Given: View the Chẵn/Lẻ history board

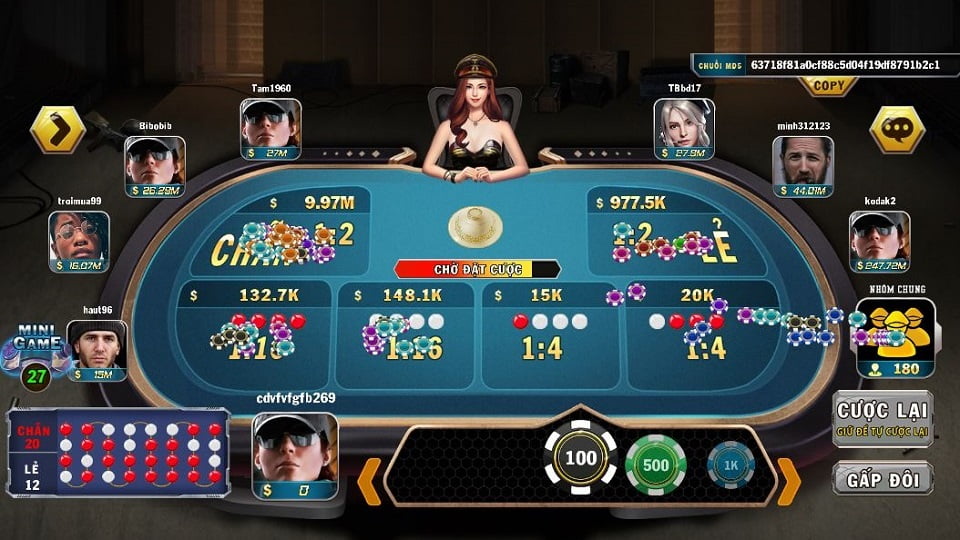Looking at the screenshot, I should pyautogui.click(x=118, y=452).
